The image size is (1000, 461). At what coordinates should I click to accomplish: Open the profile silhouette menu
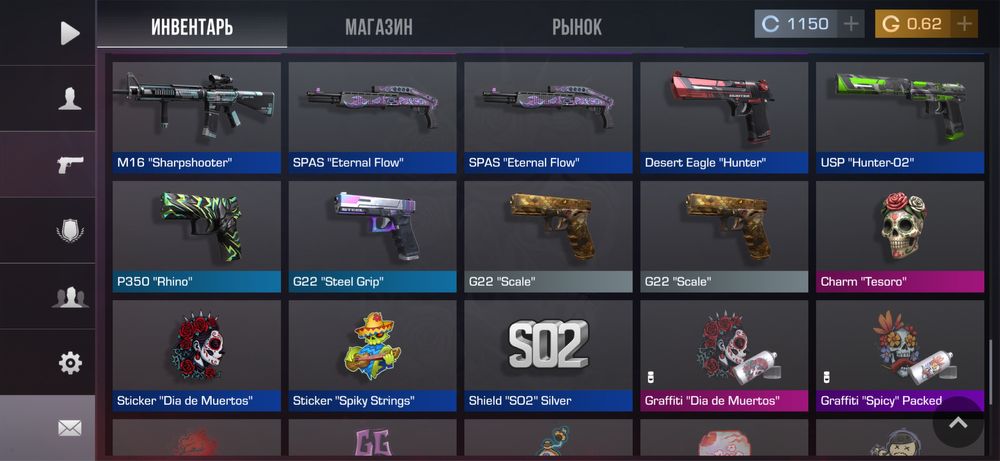click(69, 98)
